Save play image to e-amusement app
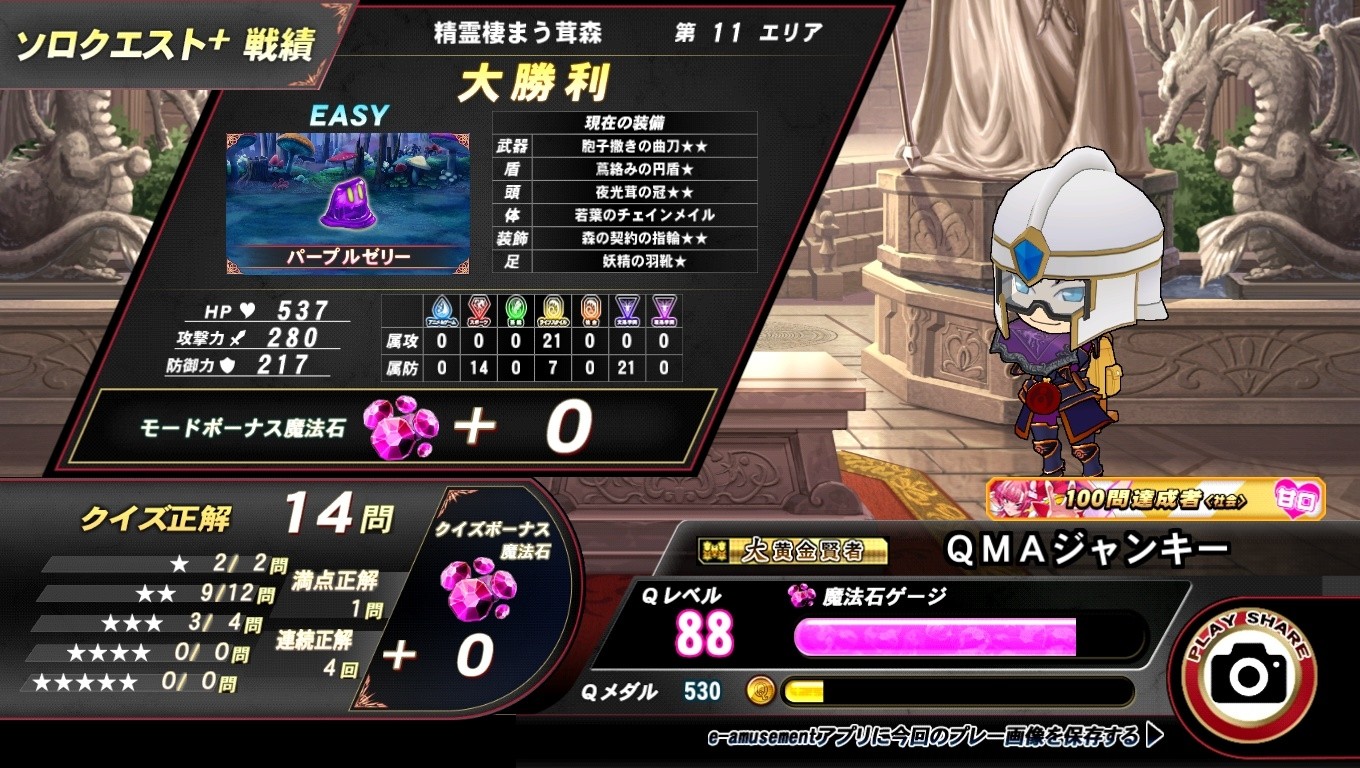The width and height of the screenshot is (1360, 768). [934, 737]
